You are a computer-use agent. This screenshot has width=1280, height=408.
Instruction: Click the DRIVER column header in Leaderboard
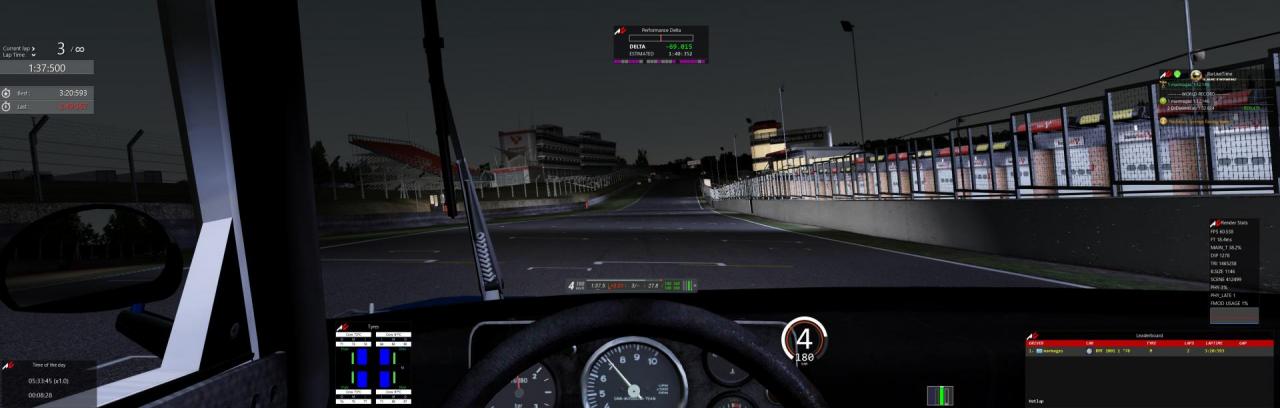pos(1037,343)
